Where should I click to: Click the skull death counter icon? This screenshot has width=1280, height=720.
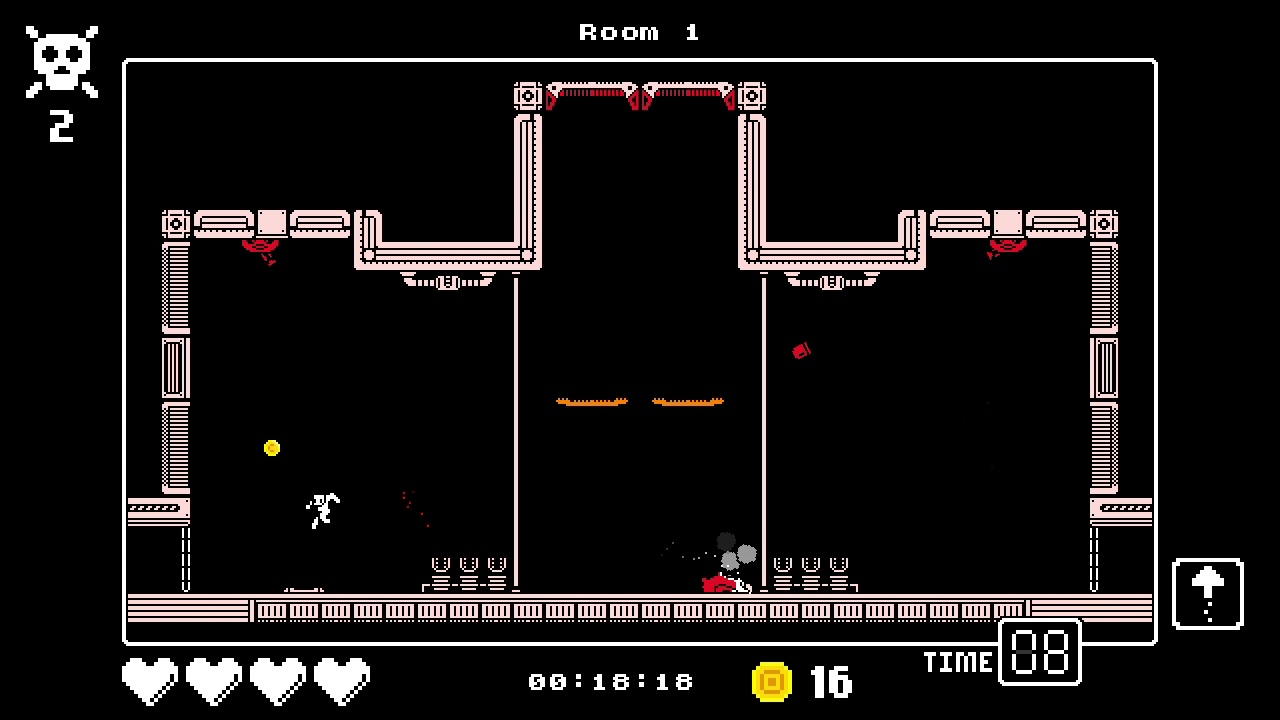tap(60, 58)
